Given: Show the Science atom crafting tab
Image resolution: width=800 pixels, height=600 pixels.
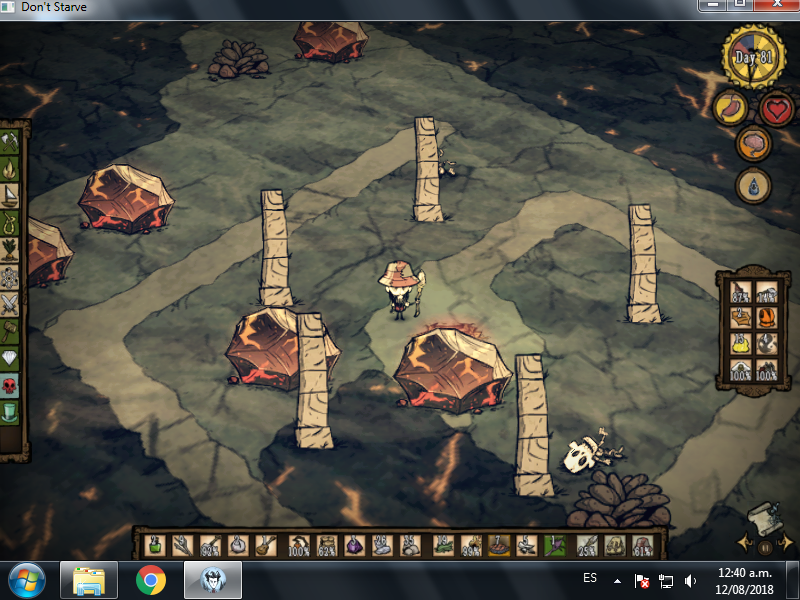Looking at the screenshot, I should point(10,277).
